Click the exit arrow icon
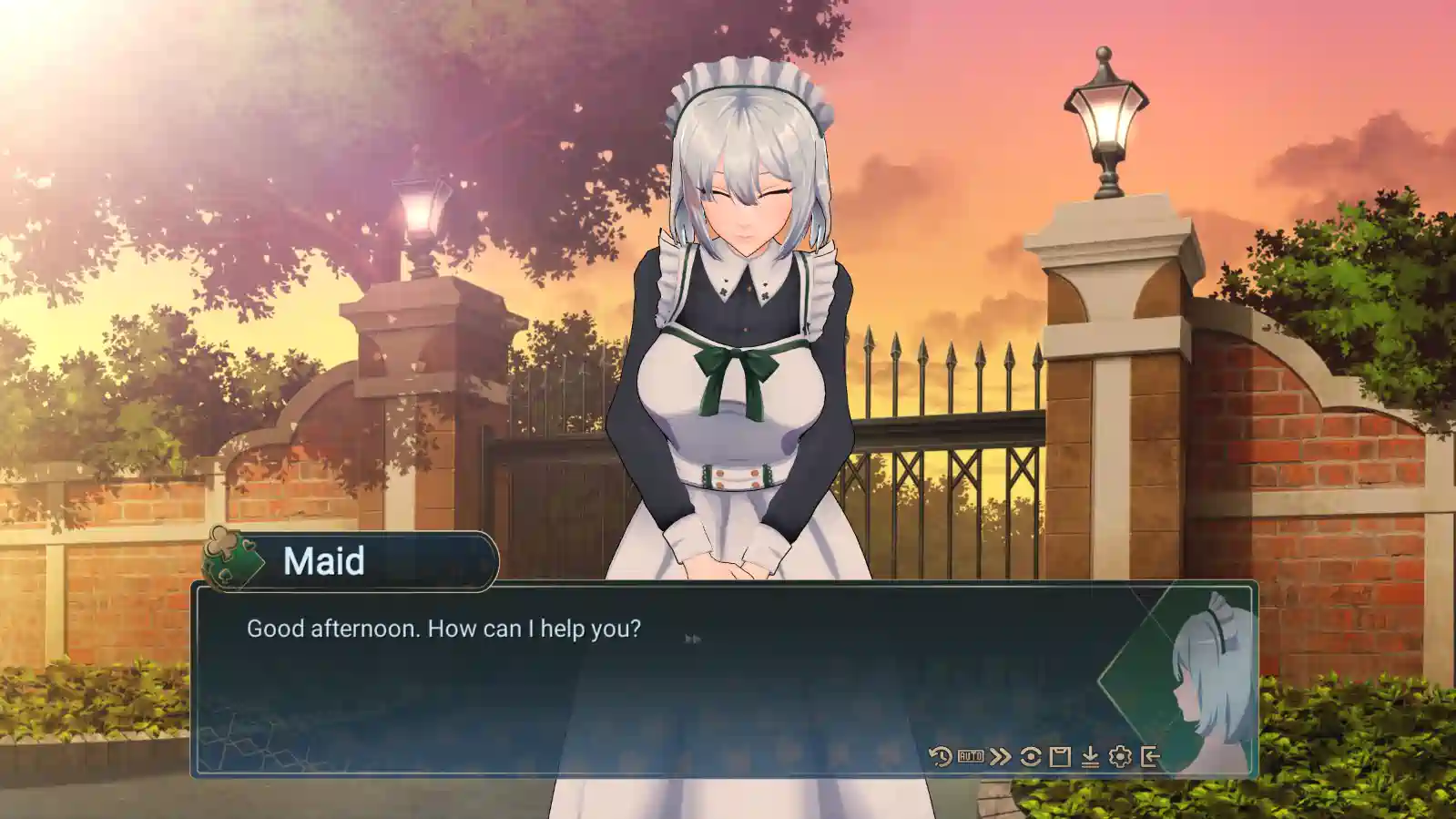Image resolution: width=1456 pixels, height=819 pixels. tap(1150, 756)
